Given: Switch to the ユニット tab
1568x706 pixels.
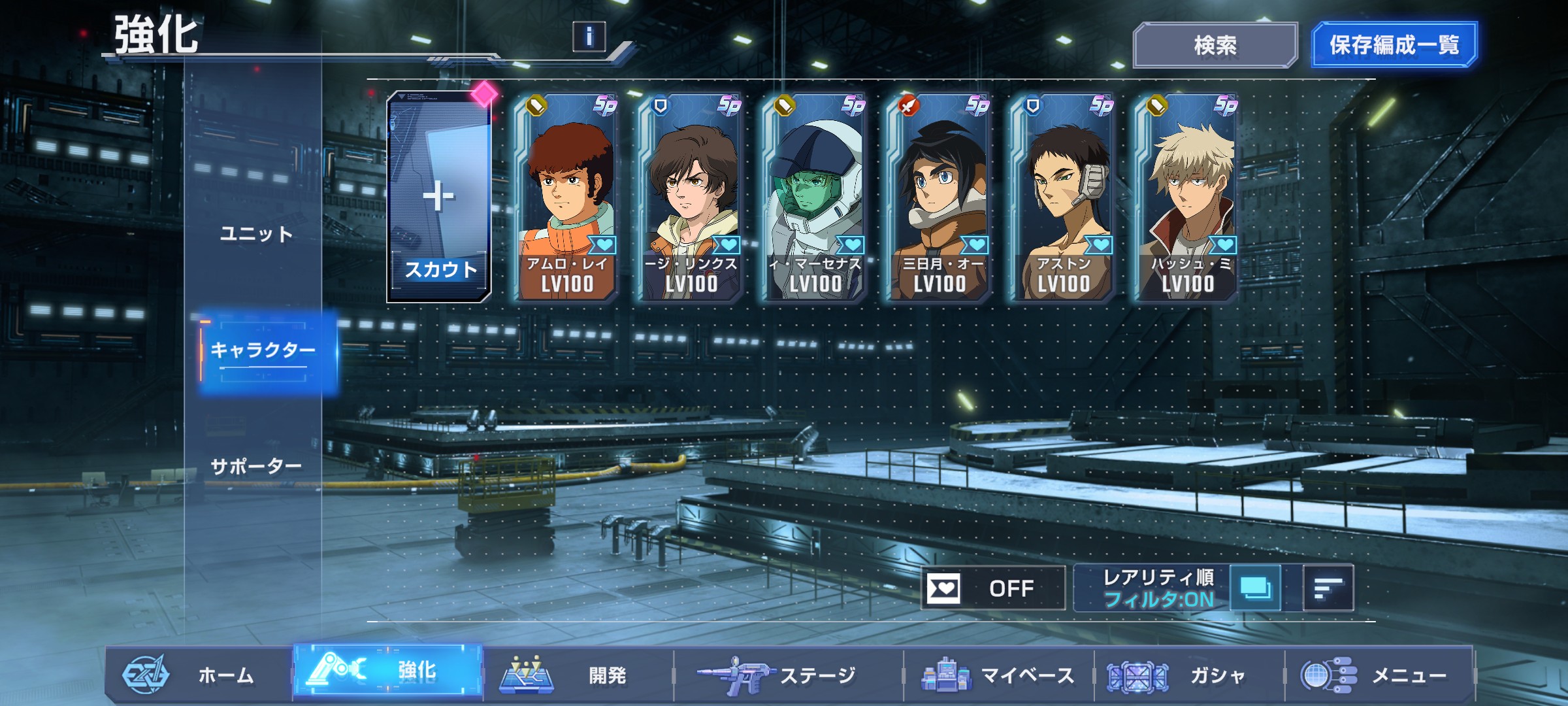Looking at the screenshot, I should [x=256, y=234].
